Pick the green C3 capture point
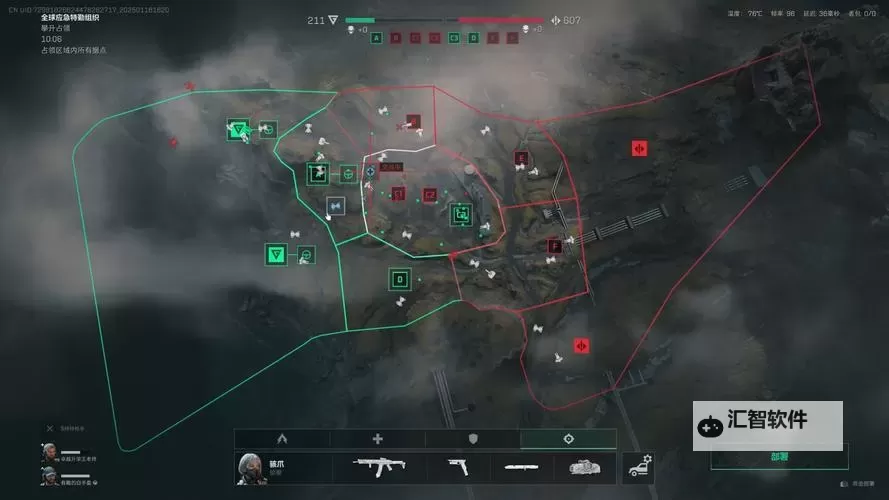 tap(461, 213)
